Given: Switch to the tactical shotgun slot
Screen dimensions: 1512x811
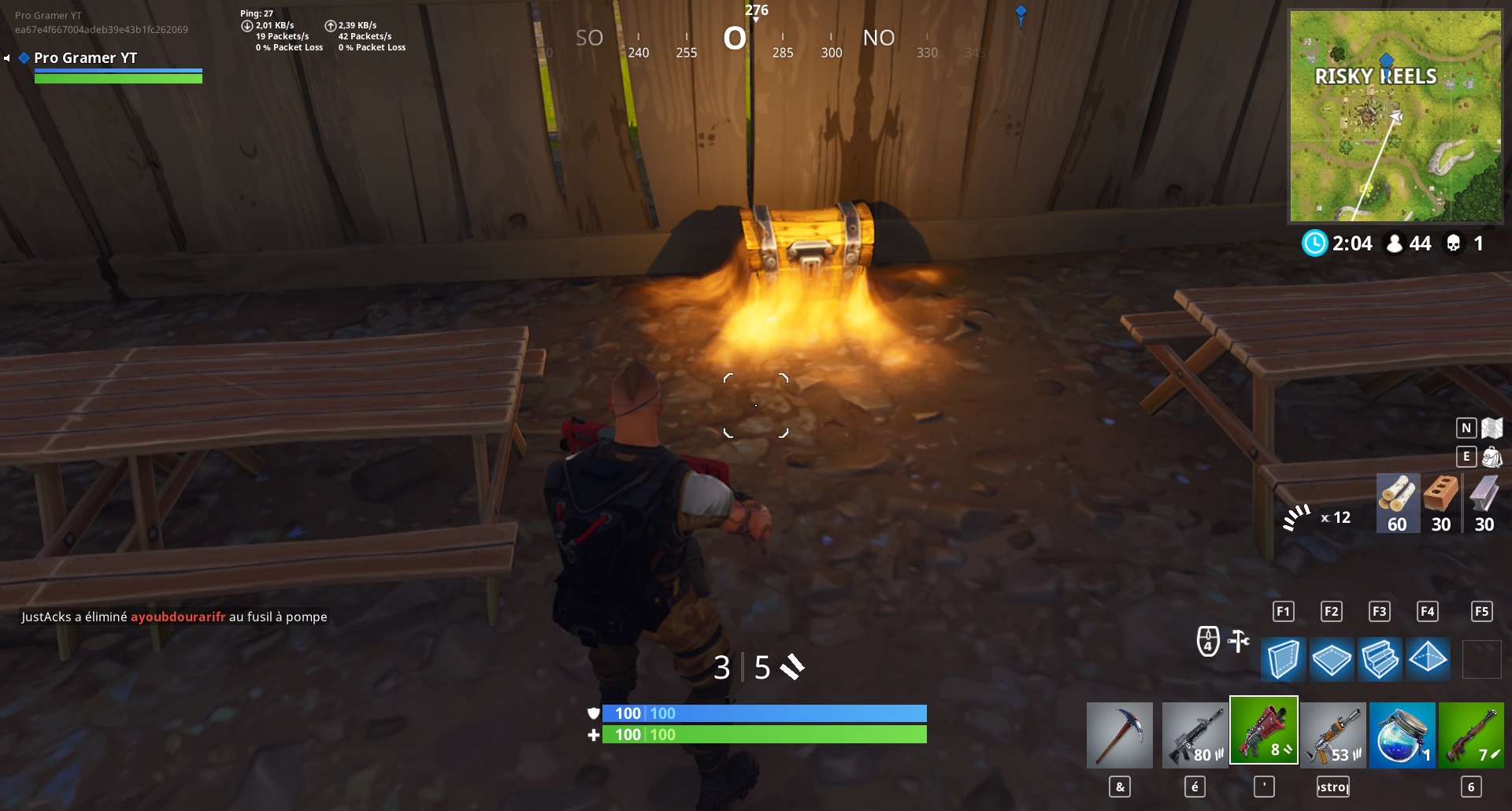Looking at the screenshot, I should point(1266,731).
